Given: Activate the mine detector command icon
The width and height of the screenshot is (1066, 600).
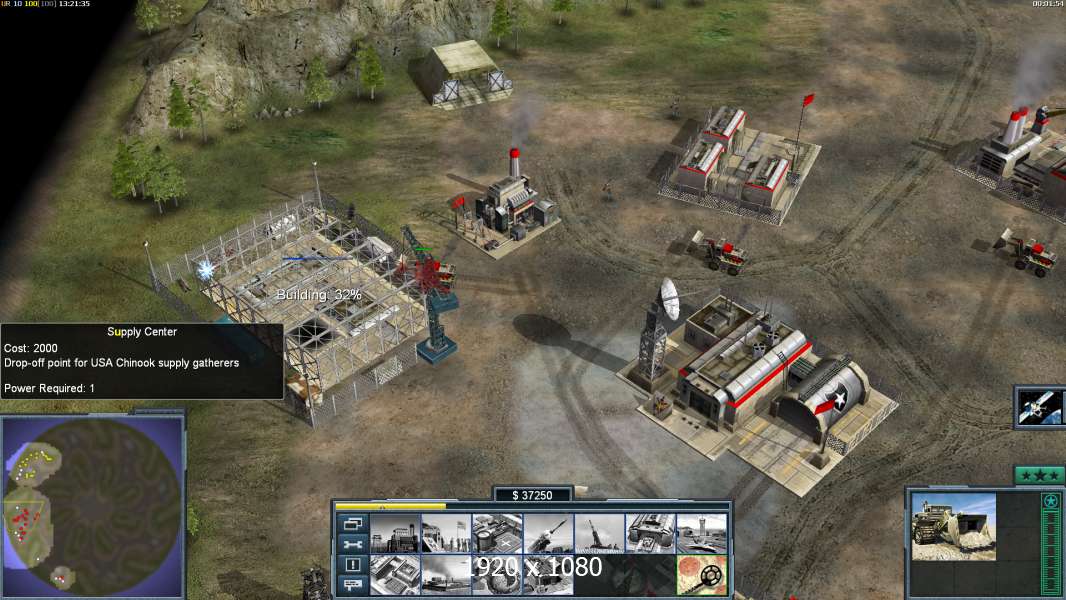Looking at the screenshot, I should 701,575.
